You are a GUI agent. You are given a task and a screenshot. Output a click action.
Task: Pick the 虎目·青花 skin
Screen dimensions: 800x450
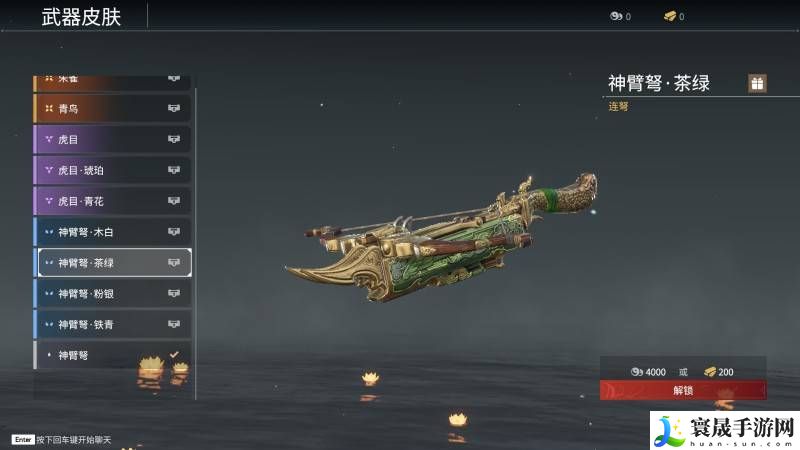click(x=112, y=201)
